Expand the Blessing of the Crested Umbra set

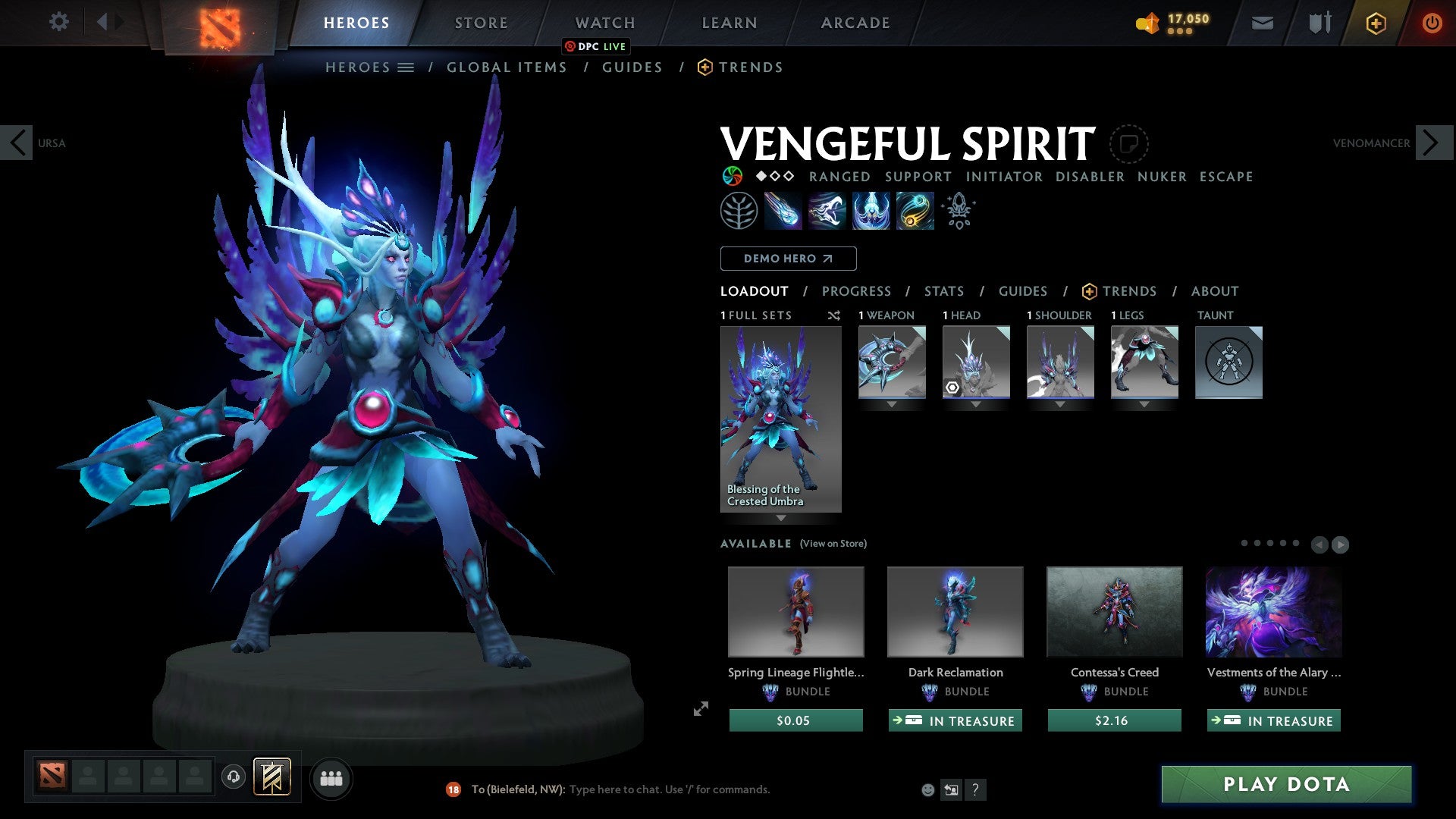(x=781, y=519)
